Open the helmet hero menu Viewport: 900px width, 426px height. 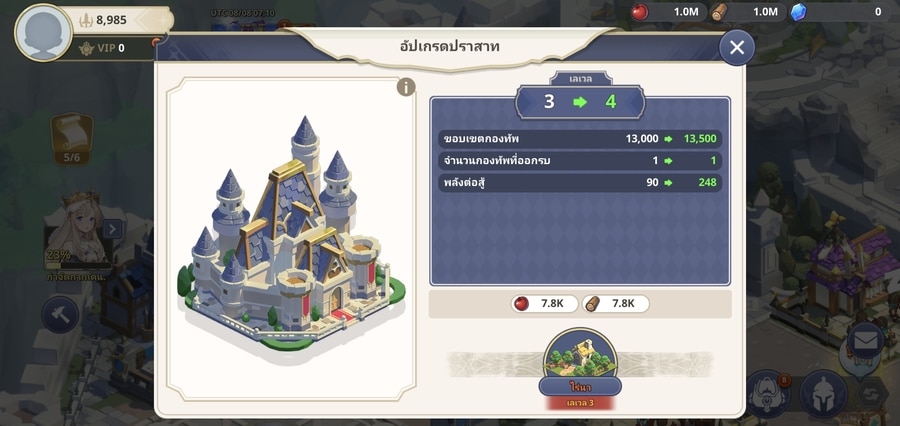tap(823, 391)
